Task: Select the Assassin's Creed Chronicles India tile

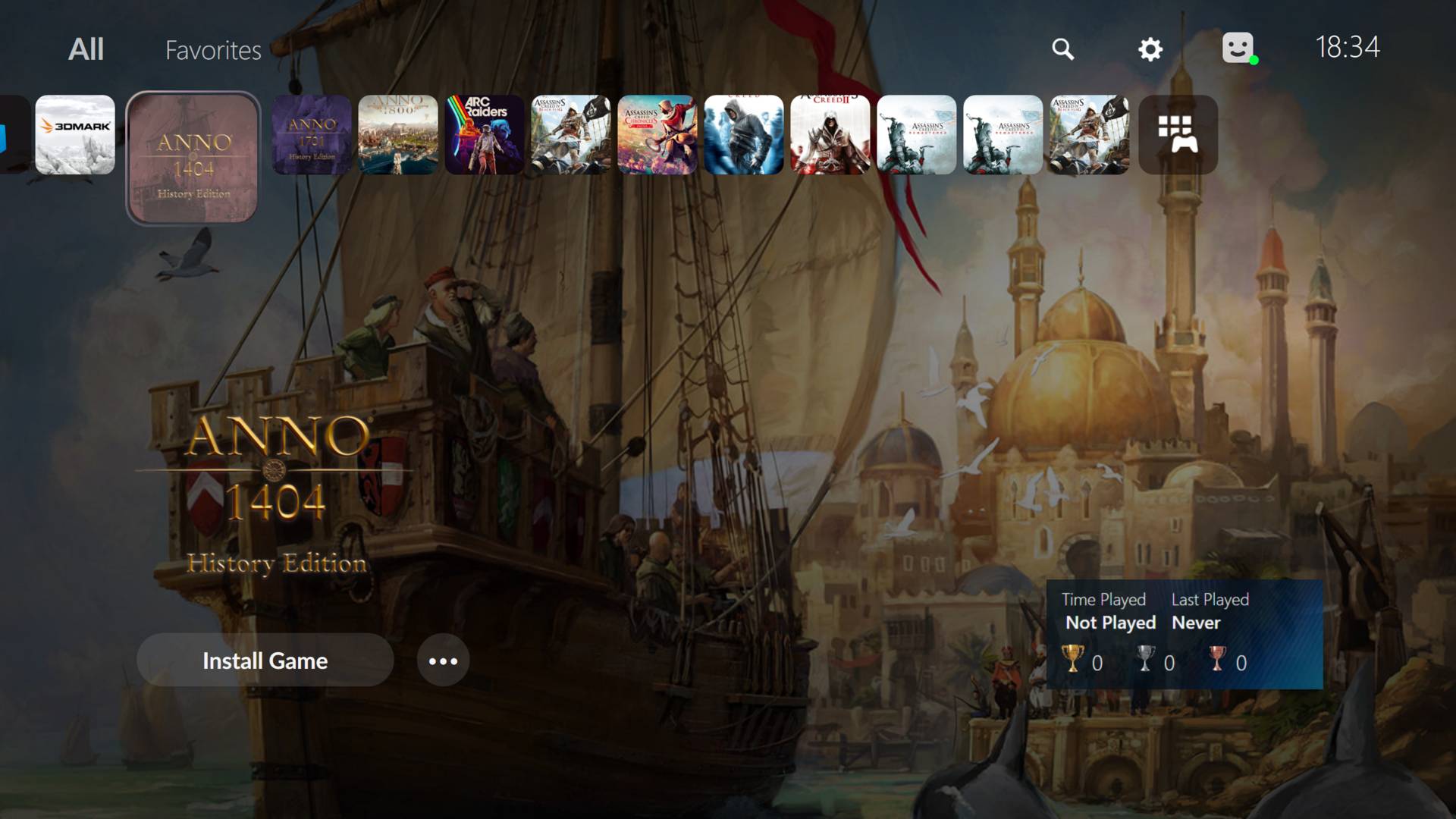Action: [x=657, y=133]
